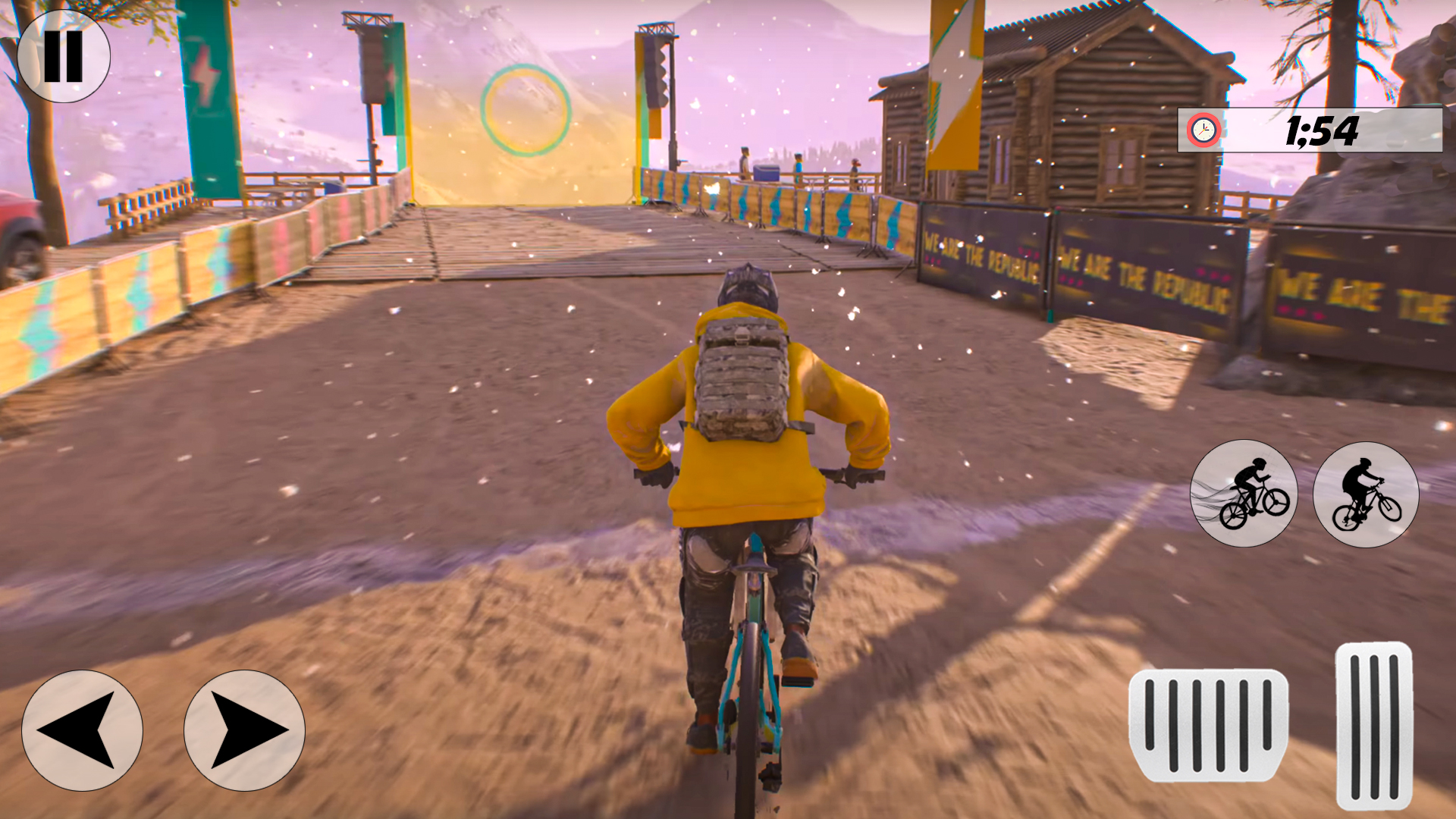The width and height of the screenshot is (1456, 819).
Task: Click the 1;54 countdown timer display
Action: click(x=1321, y=130)
